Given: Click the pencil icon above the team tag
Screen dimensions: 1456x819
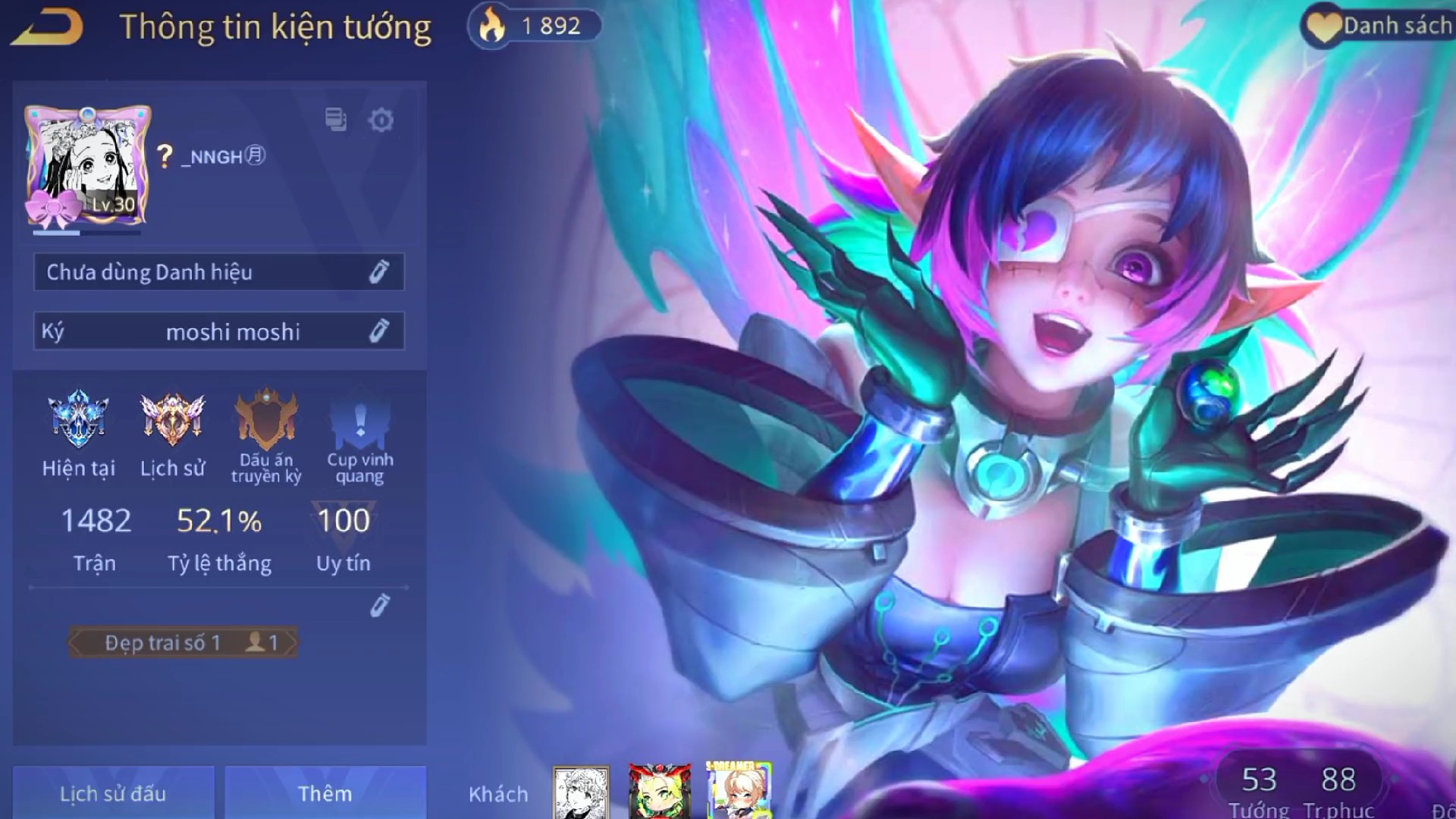Looking at the screenshot, I should point(380,605).
